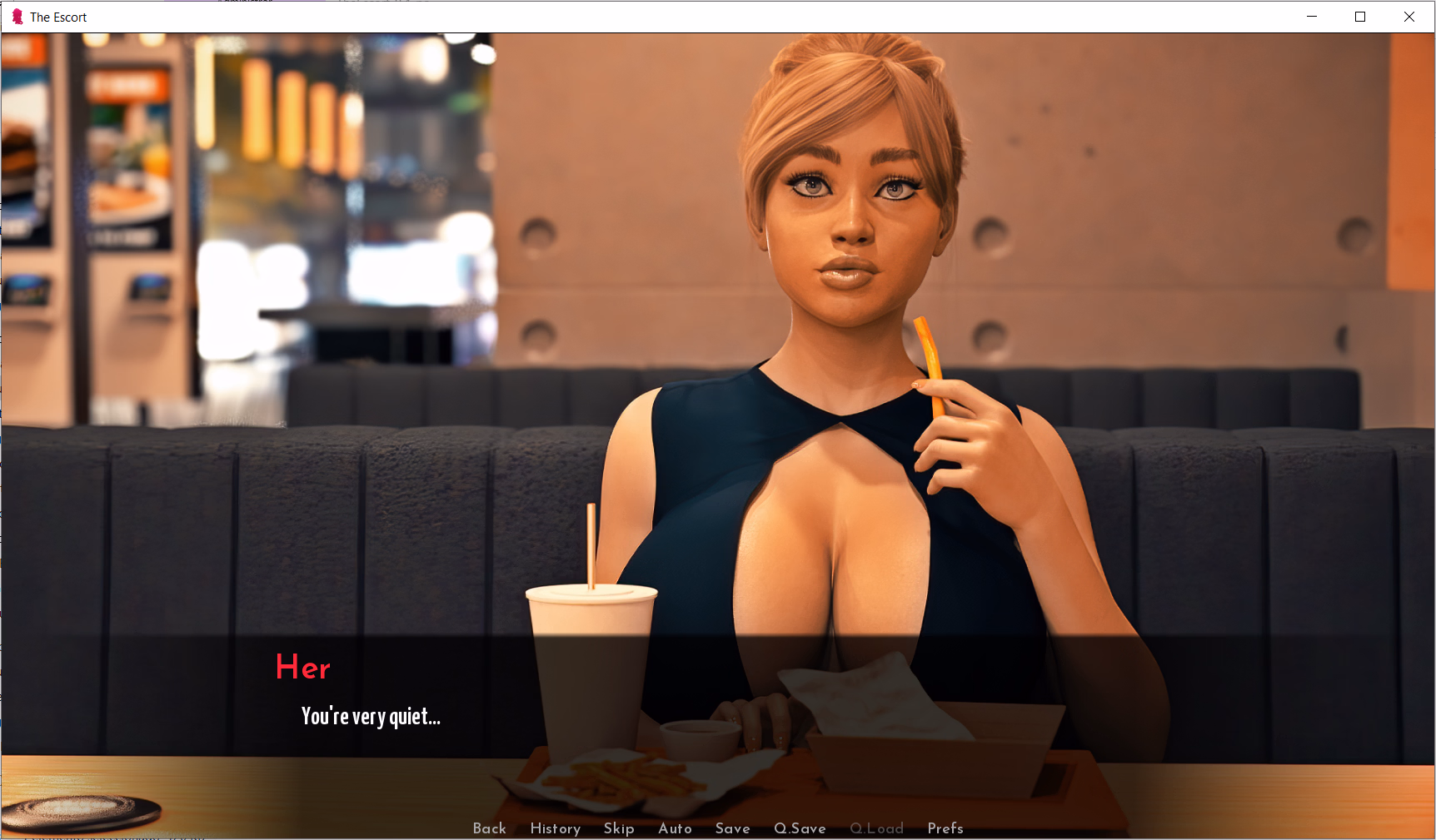This screenshot has width=1436, height=840.
Task: Minimize the game window
Action: 1310,16
